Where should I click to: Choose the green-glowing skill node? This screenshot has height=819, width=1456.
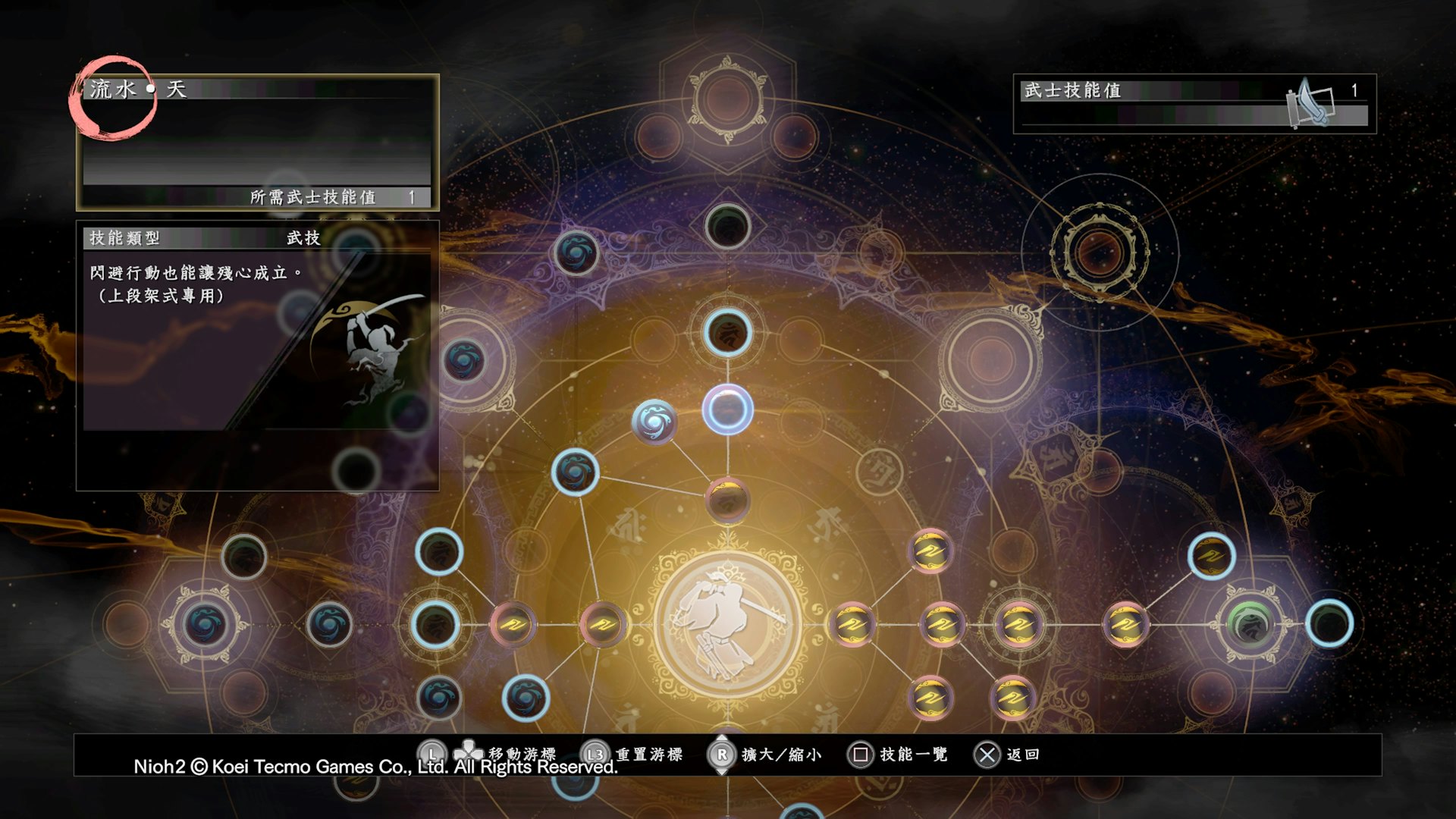tap(1250, 623)
